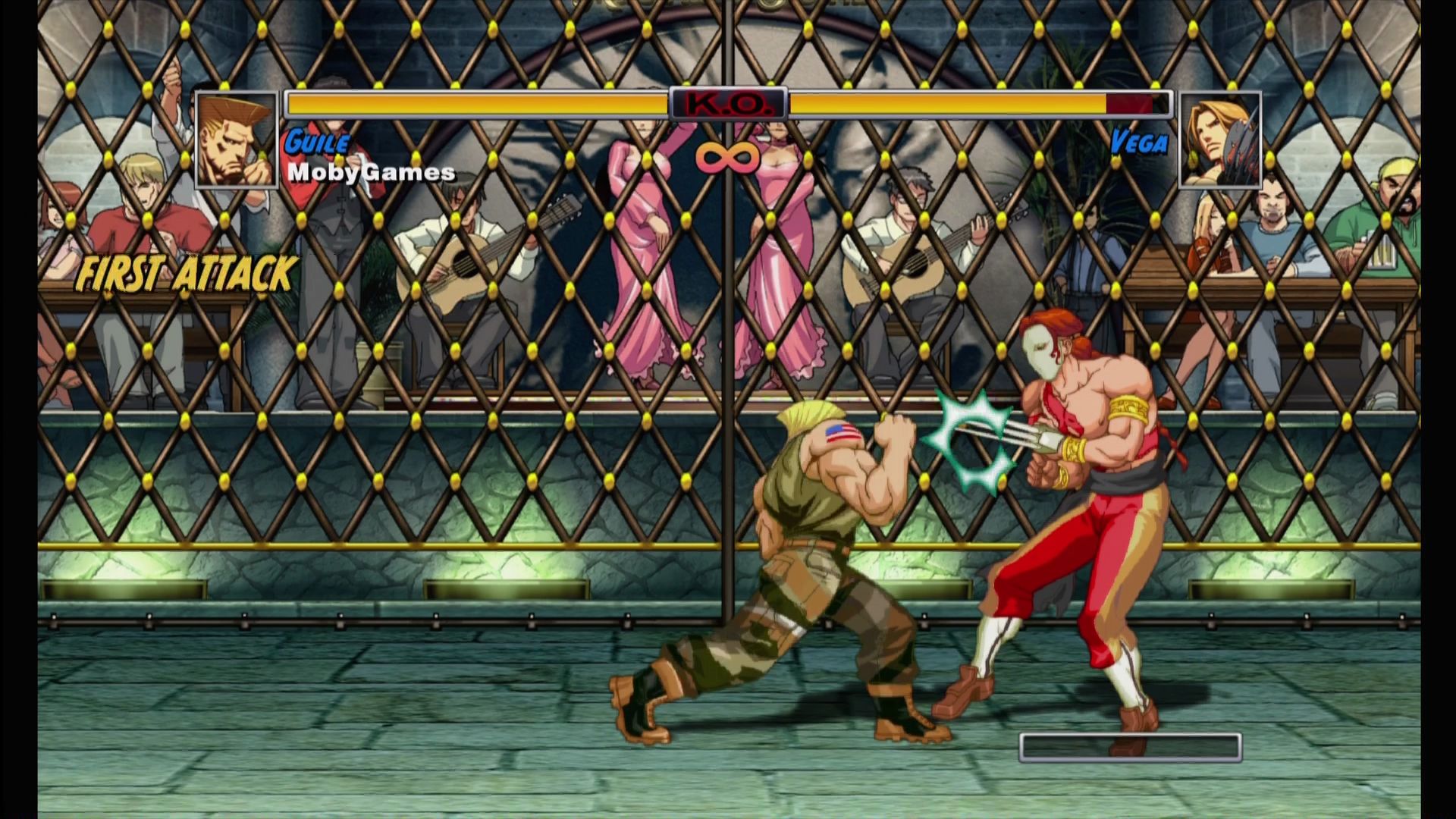Select Vega's character portrait
Viewport: 1456px width, 819px height.
pyautogui.click(x=1222, y=140)
